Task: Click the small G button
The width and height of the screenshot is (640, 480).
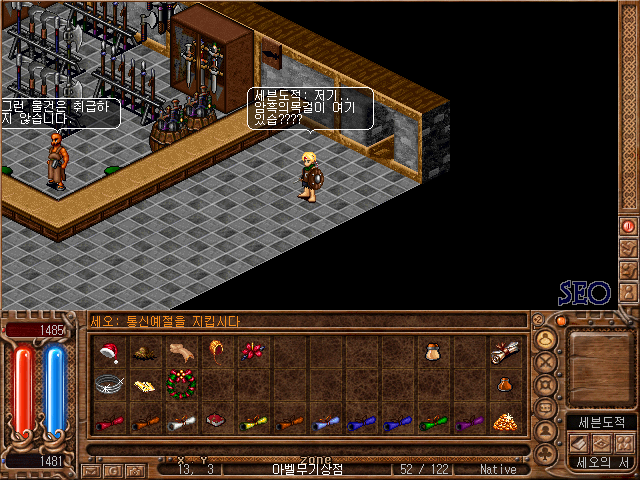Action: point(538,320)
